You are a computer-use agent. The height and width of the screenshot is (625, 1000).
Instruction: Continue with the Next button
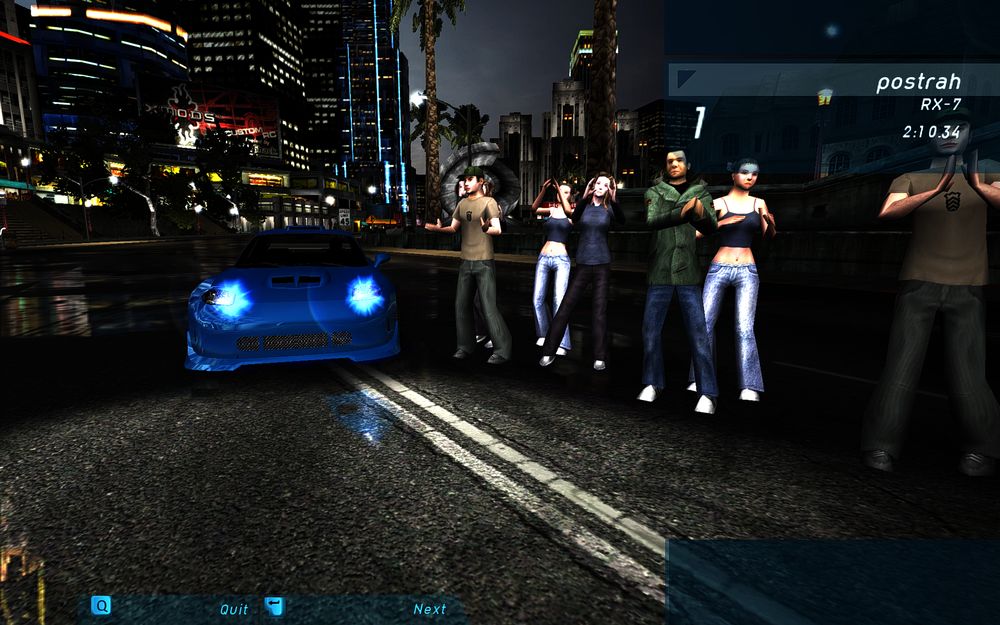[429, 608]
